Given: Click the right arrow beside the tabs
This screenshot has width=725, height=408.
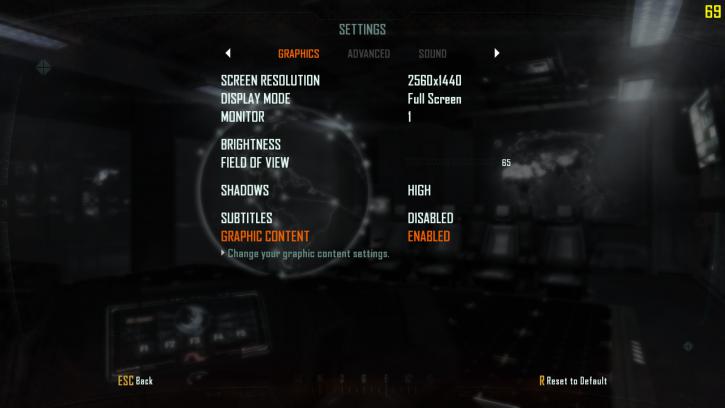Looking at the screenshot, I should [x=496, y=53].
